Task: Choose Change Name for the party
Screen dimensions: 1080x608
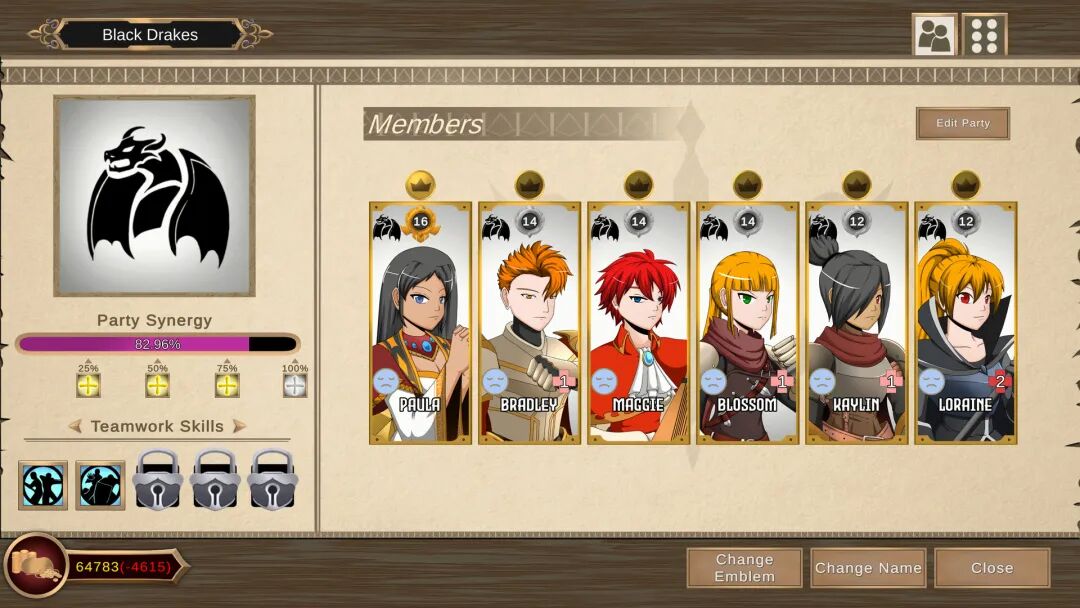Action: 868,568
